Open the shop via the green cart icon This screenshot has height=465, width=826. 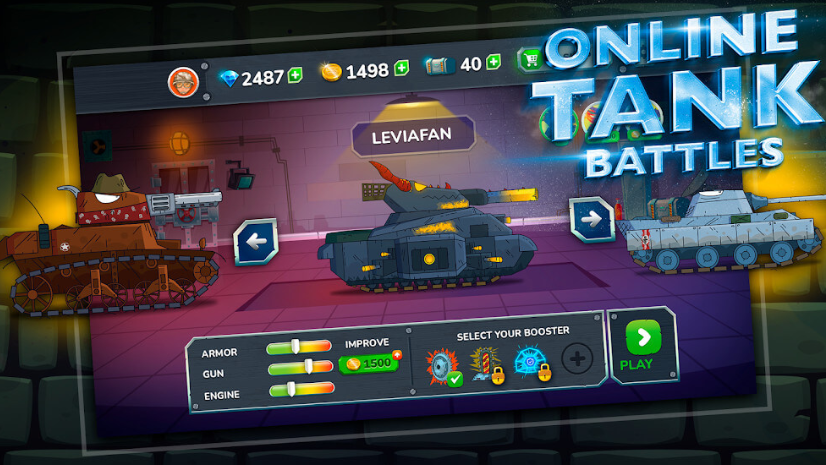point(527,60)
